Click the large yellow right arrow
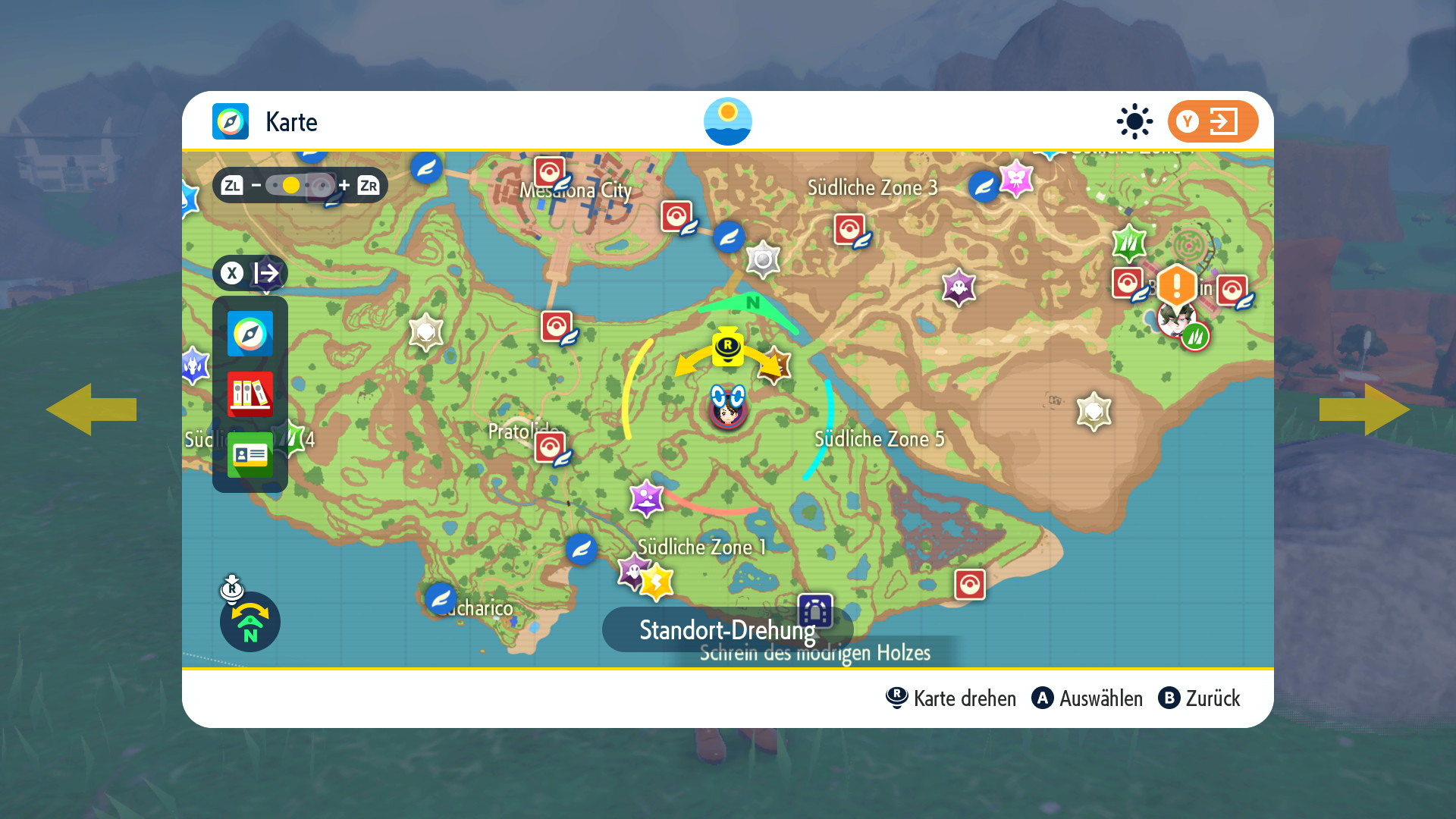 pos(1364,409)
